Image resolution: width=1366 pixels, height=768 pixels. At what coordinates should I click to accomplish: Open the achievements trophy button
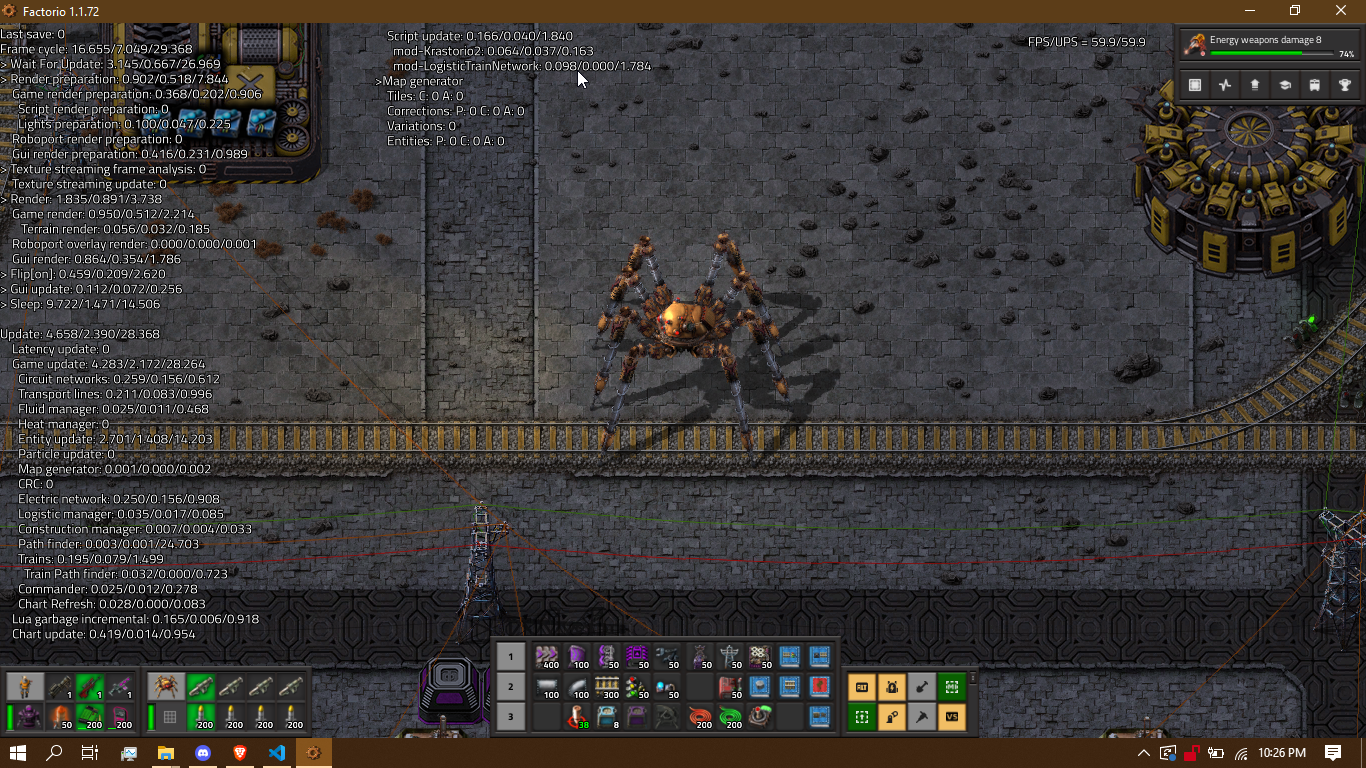tap(1345, 85)
